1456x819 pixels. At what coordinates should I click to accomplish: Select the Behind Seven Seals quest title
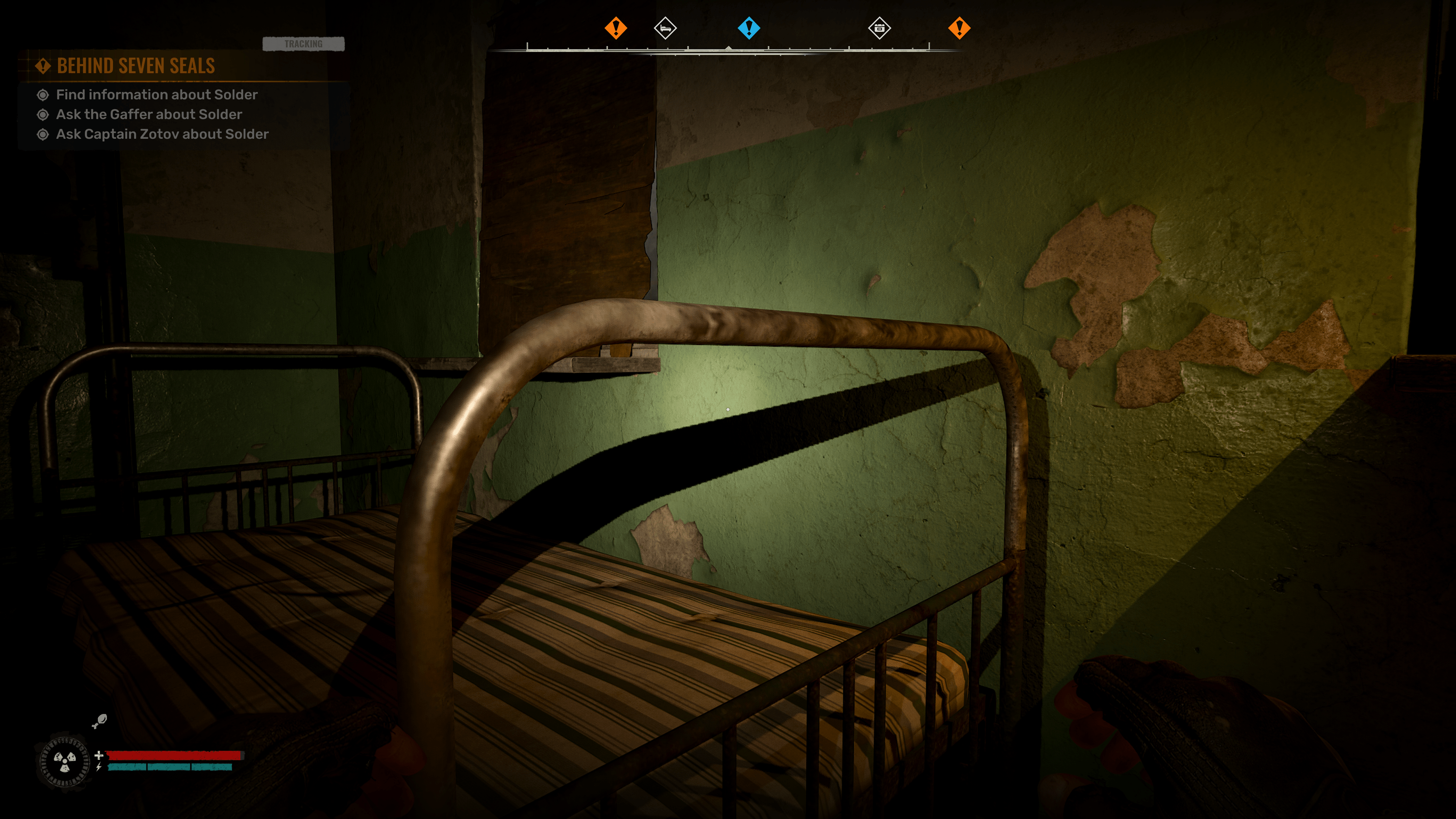click(x=136, y=66)
